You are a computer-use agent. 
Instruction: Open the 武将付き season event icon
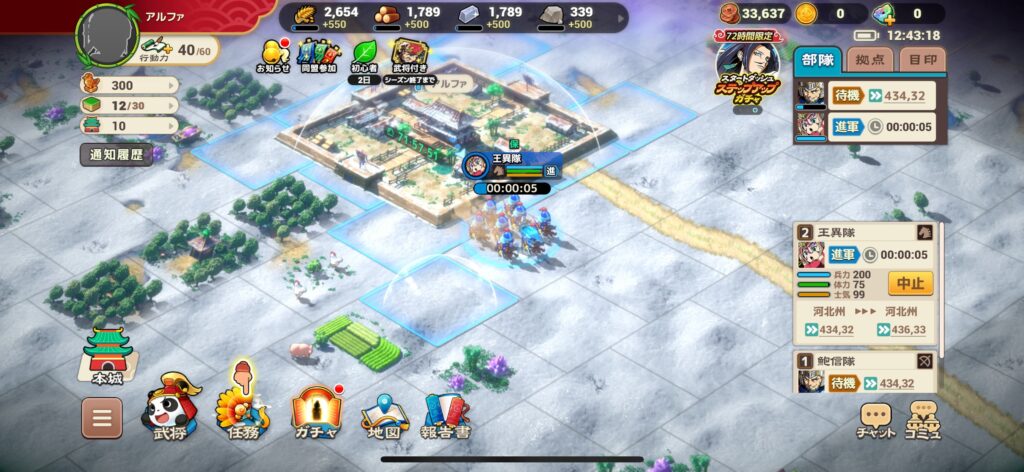[x=411, y=58]
